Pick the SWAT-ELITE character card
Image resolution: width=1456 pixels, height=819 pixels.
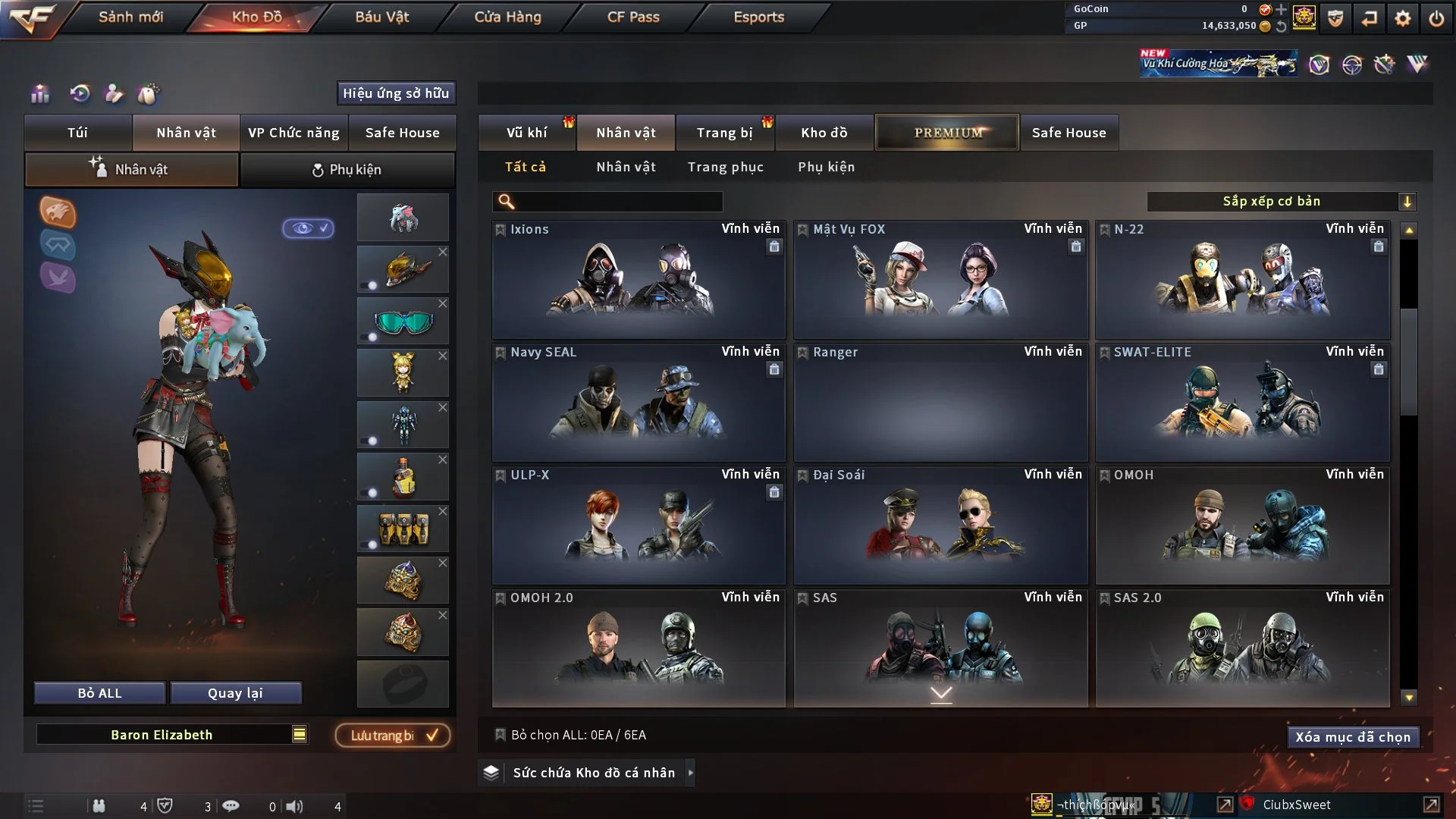click(x=1242, y=402)
